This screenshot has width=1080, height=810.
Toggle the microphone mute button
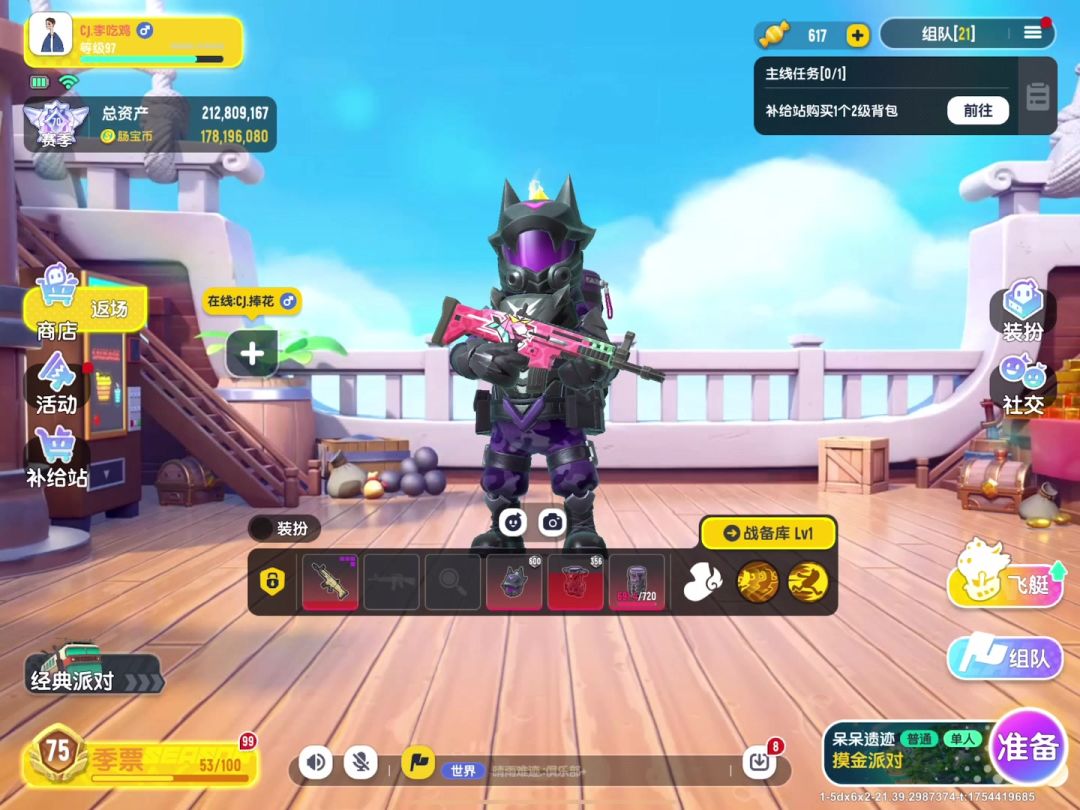click(360, 763)
